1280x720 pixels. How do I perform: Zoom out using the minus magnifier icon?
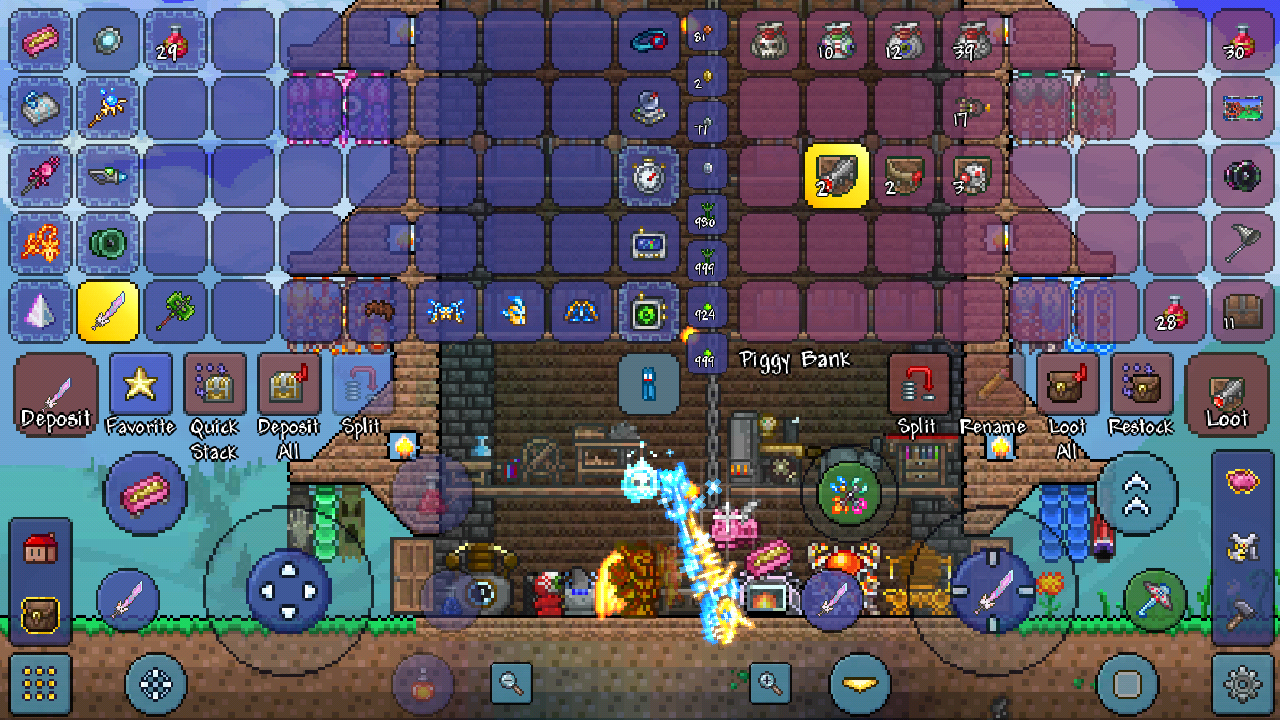pos(509,683)
